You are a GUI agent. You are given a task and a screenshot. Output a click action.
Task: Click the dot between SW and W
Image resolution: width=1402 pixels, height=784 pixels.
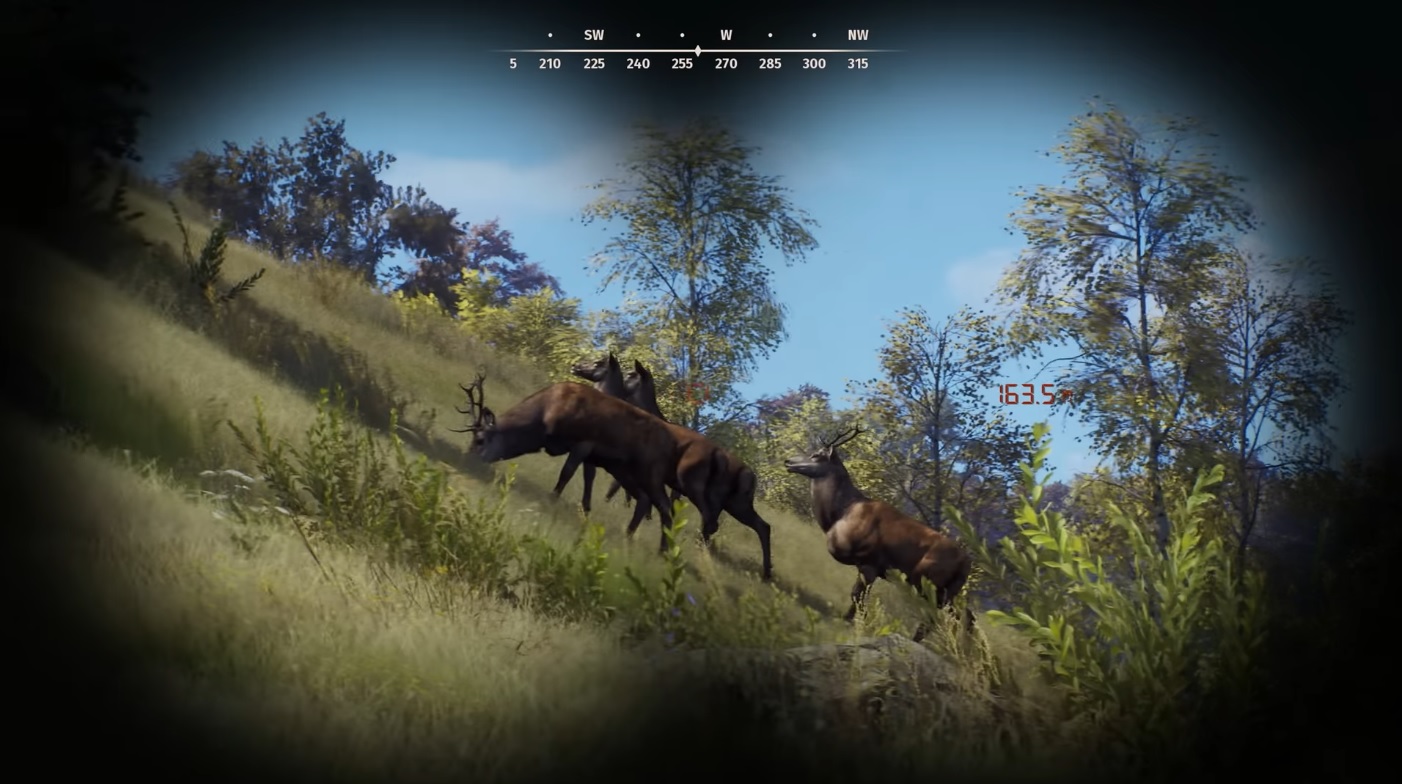[x=638, y=34]
